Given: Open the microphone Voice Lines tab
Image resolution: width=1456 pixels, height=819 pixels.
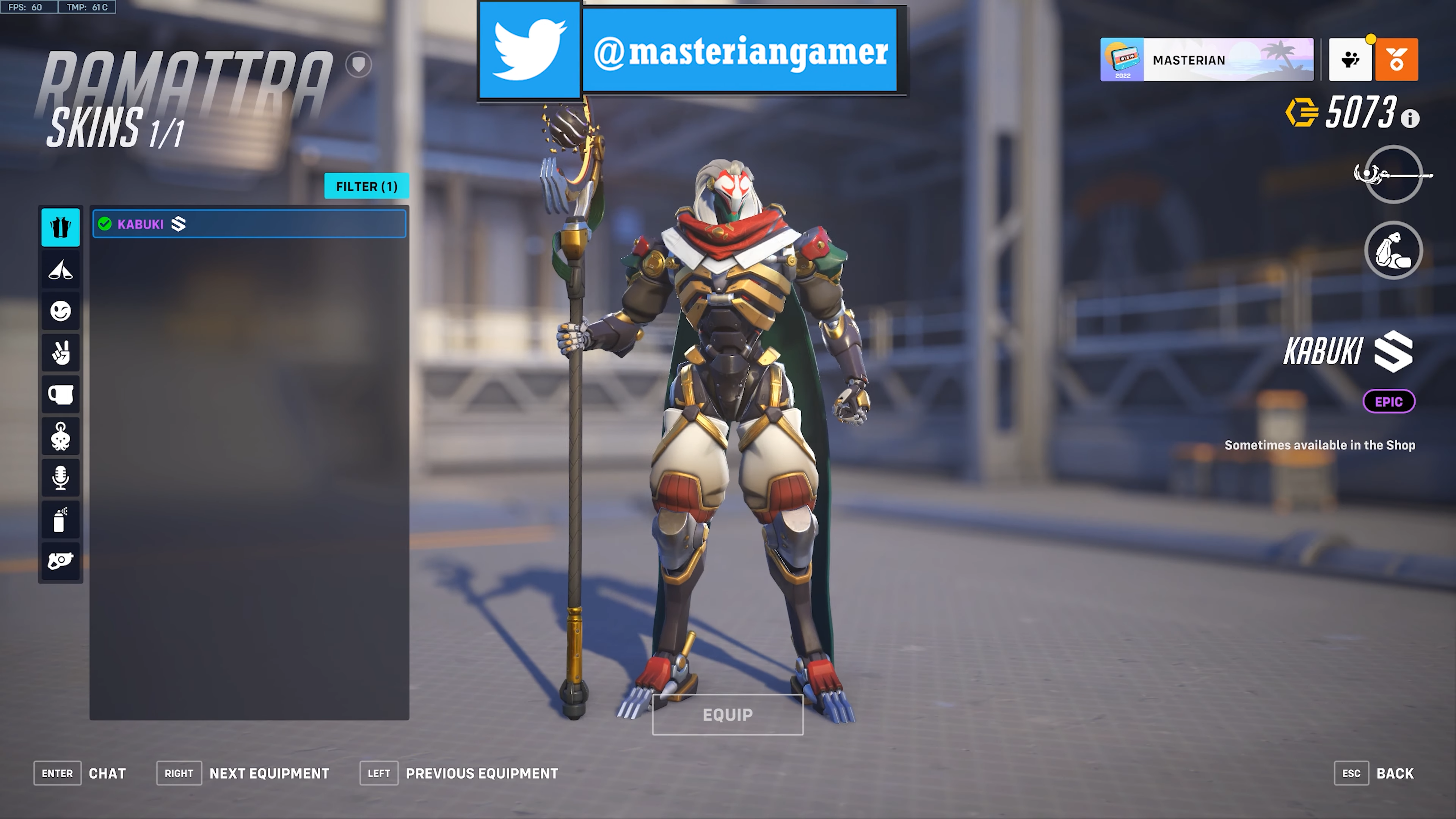Looking at the screenshot, I should [61, 478].
